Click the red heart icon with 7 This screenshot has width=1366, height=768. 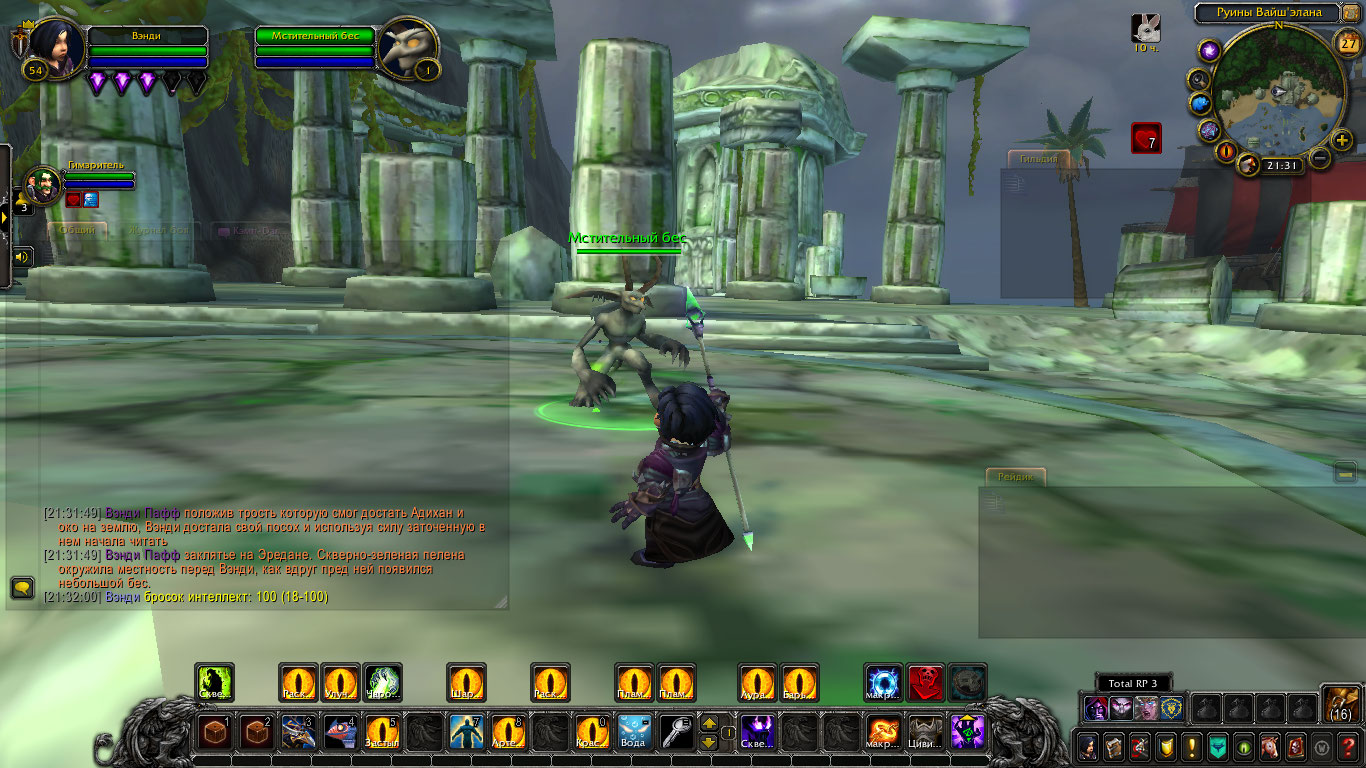1146,138
